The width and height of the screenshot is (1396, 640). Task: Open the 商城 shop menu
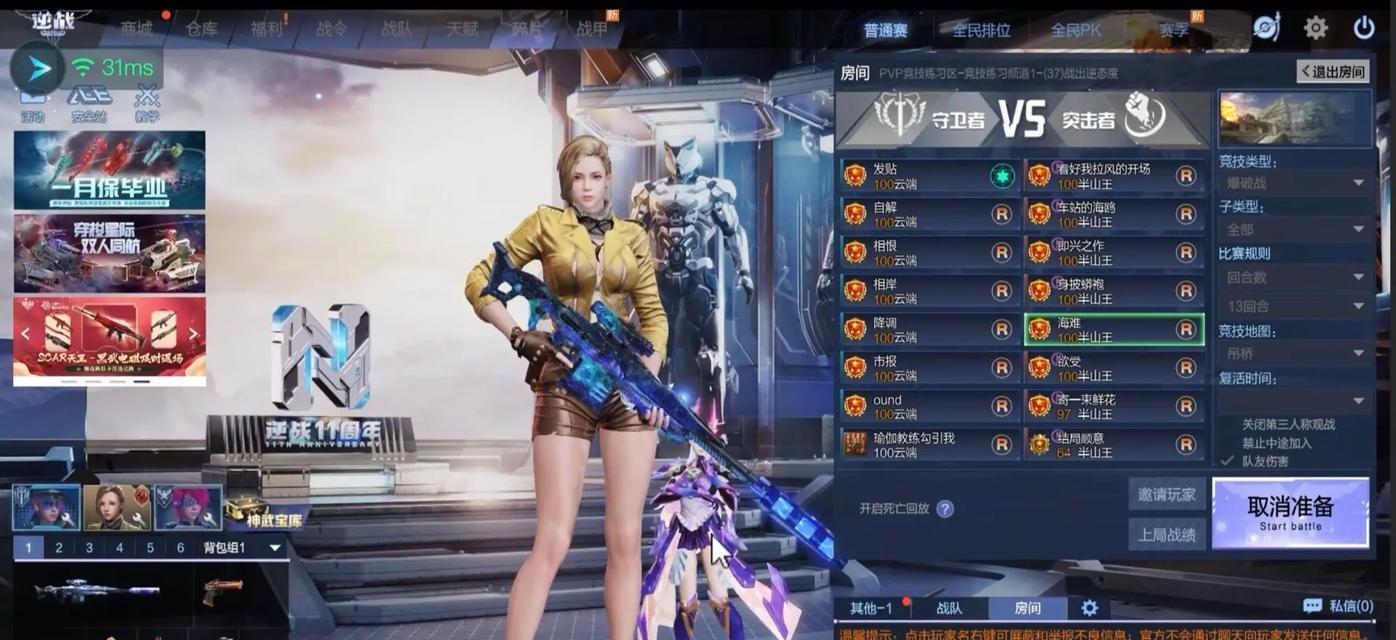click(x=136, y=29)
